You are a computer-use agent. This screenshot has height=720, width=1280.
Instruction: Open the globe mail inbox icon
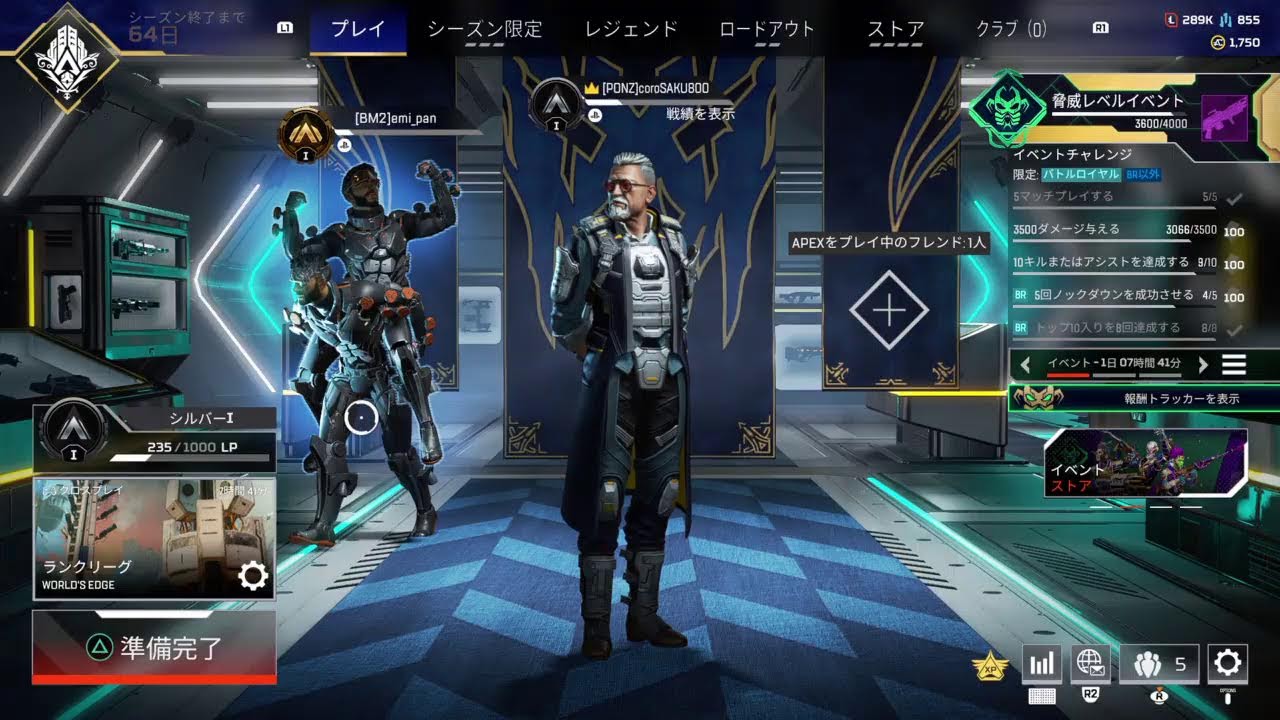(1090, 662)
